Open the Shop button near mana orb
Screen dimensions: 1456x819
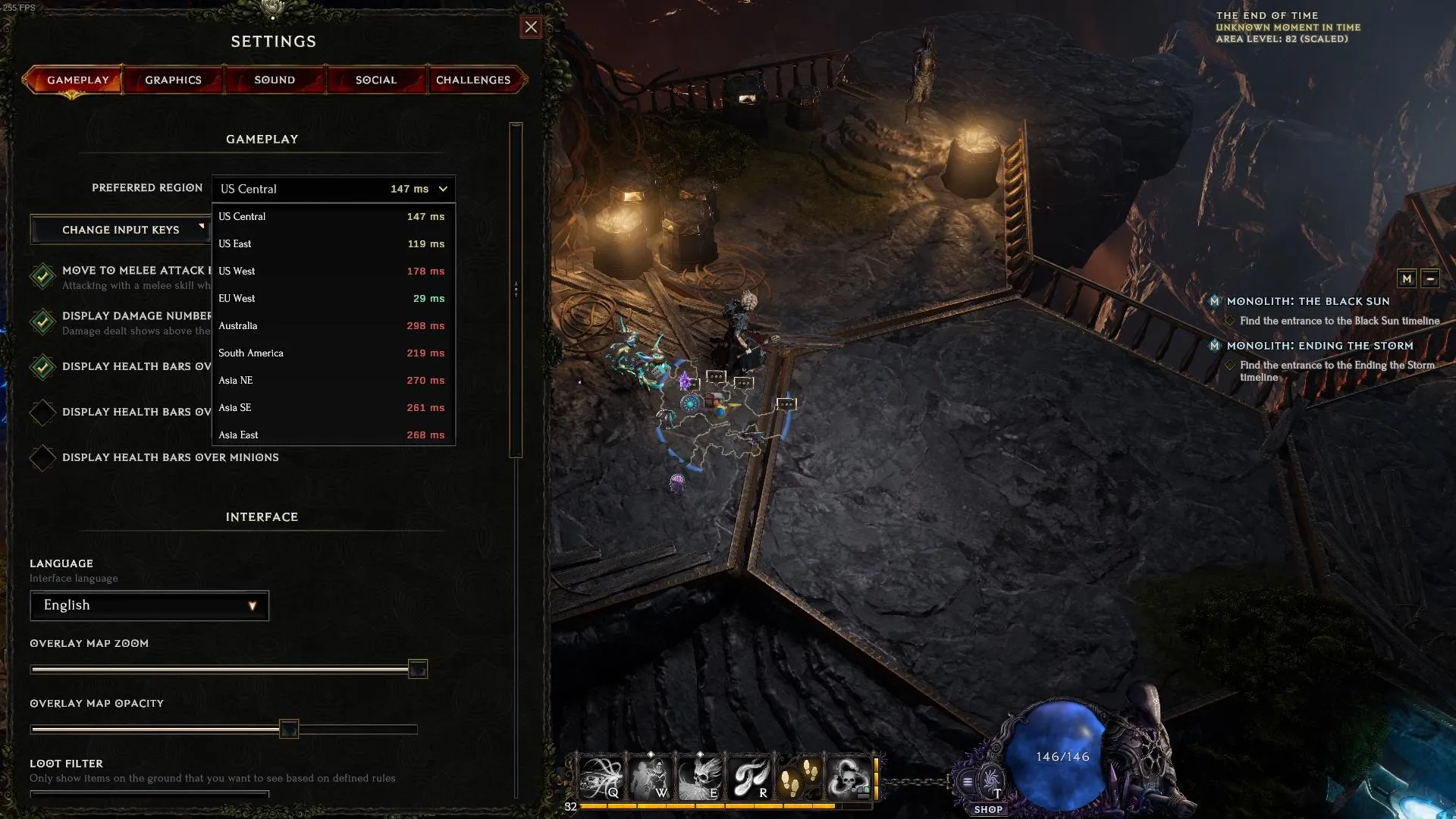988,809
